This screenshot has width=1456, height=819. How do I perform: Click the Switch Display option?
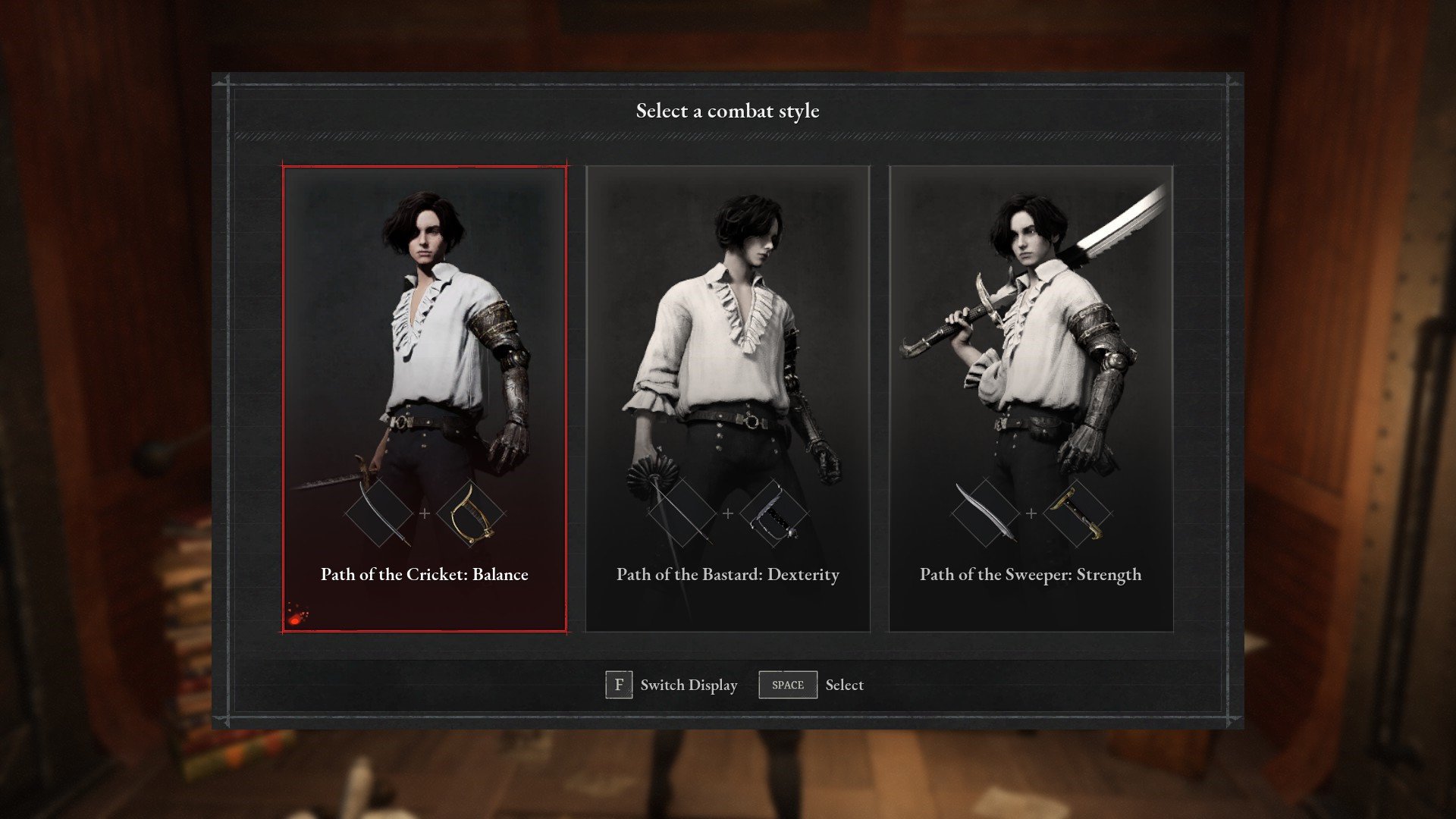(x=672, y=685)
